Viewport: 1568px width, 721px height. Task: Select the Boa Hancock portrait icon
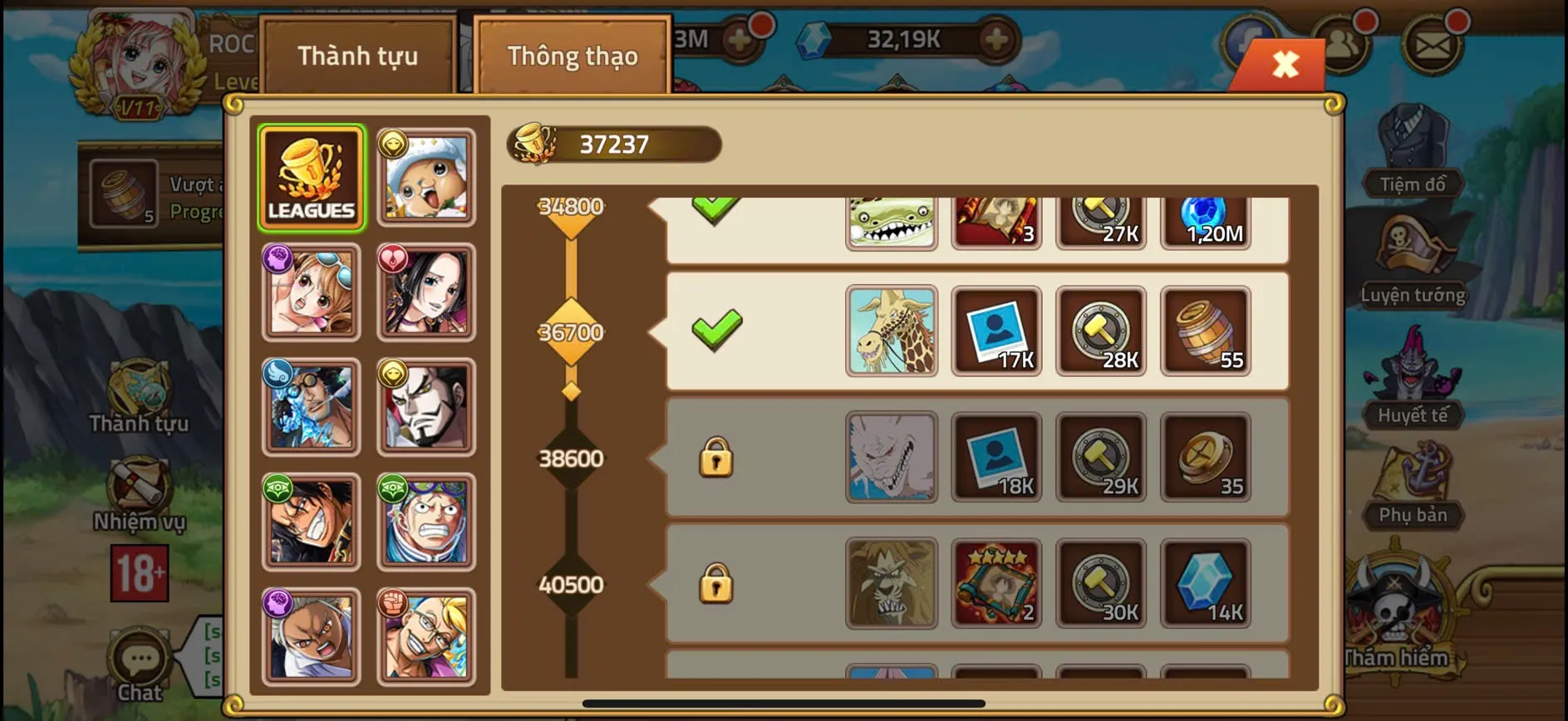point(425,291)
